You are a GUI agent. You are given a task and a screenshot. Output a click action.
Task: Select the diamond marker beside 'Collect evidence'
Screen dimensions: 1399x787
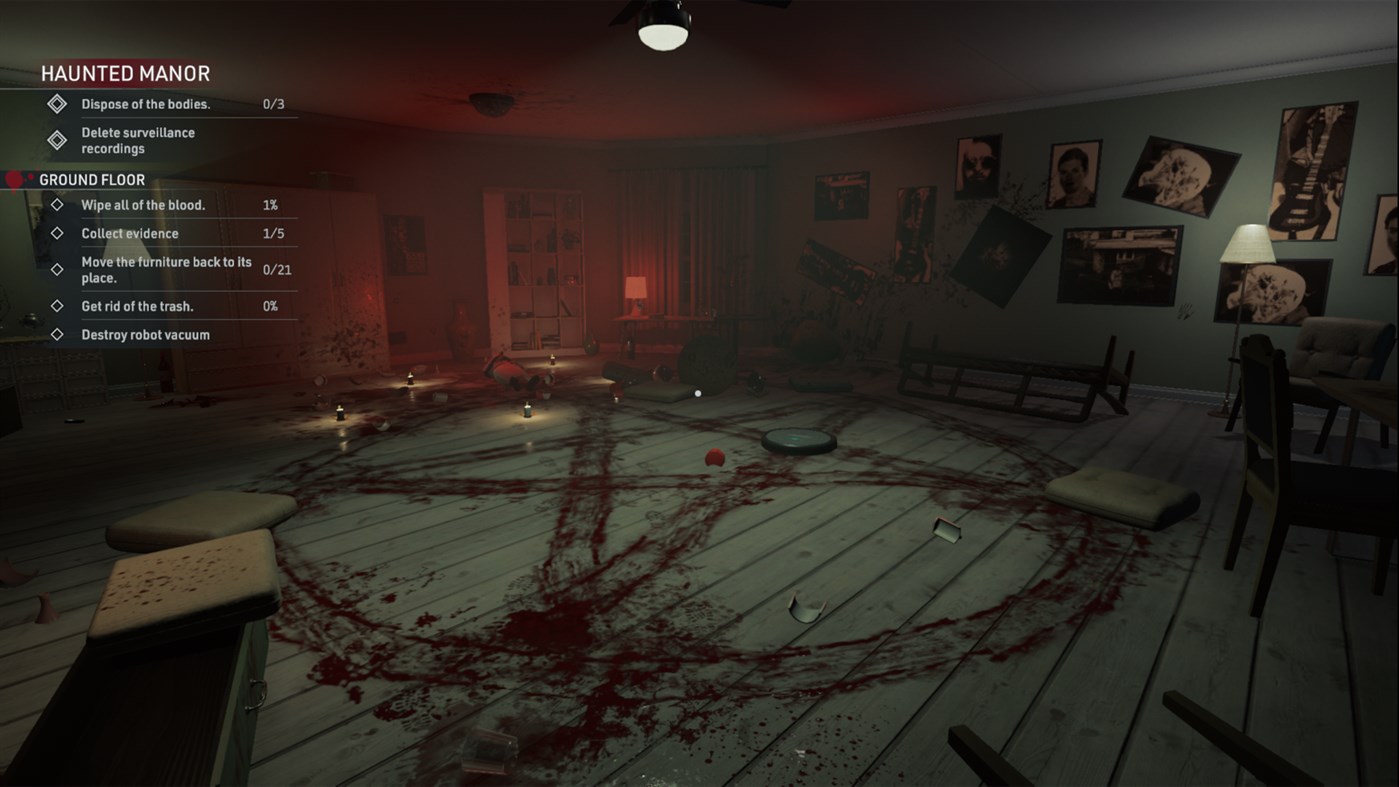[x=57, y=233]
